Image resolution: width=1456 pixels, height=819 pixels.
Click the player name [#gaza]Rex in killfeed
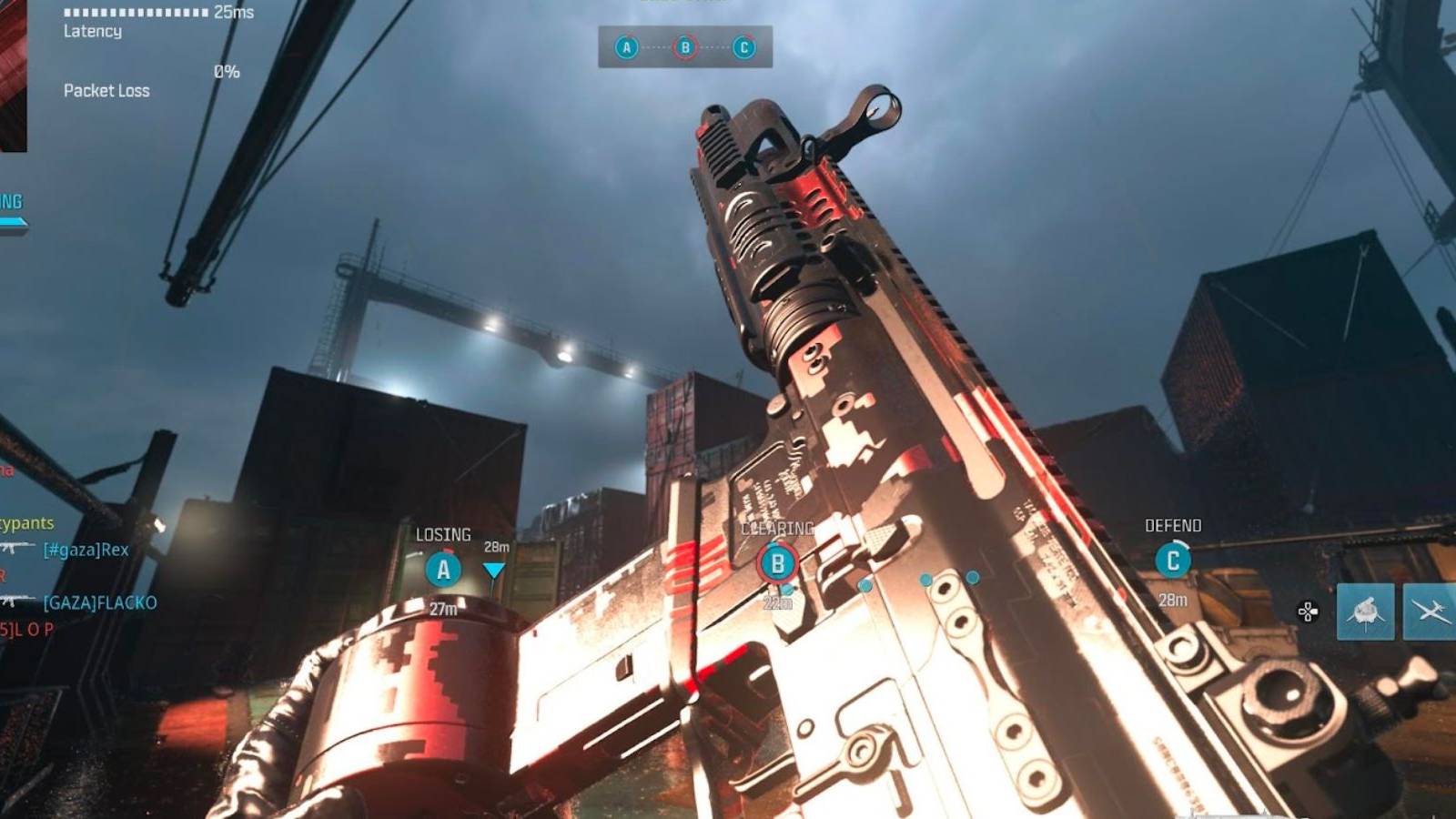(x=86, y=550)
